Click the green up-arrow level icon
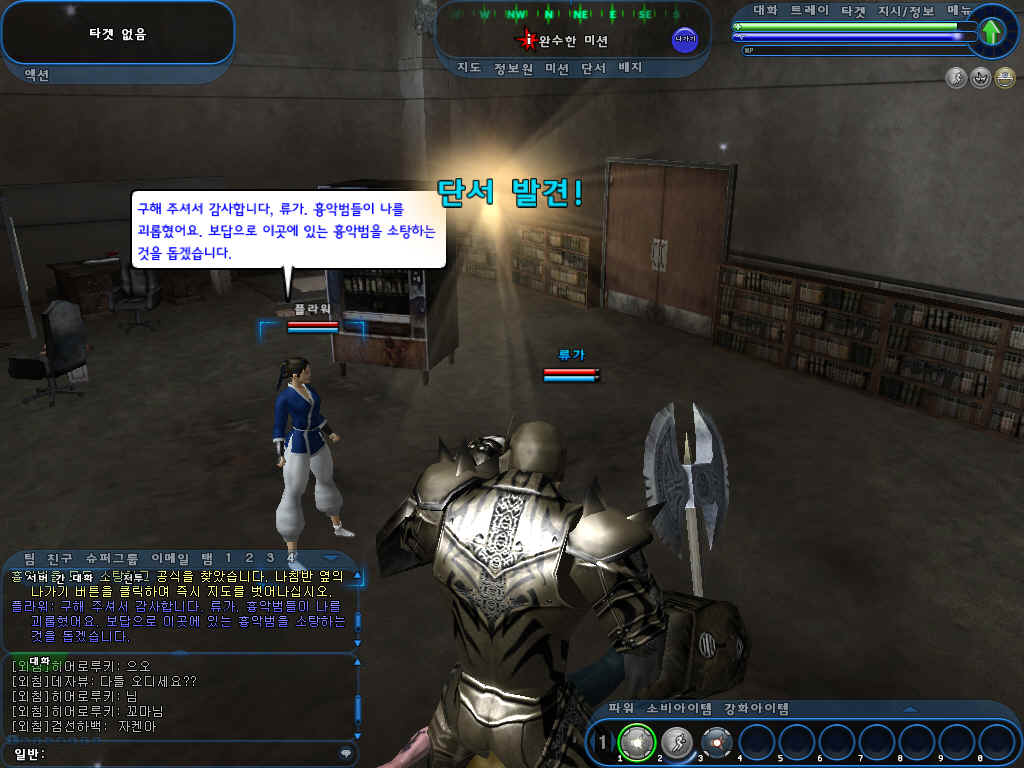 pos(991,32)
